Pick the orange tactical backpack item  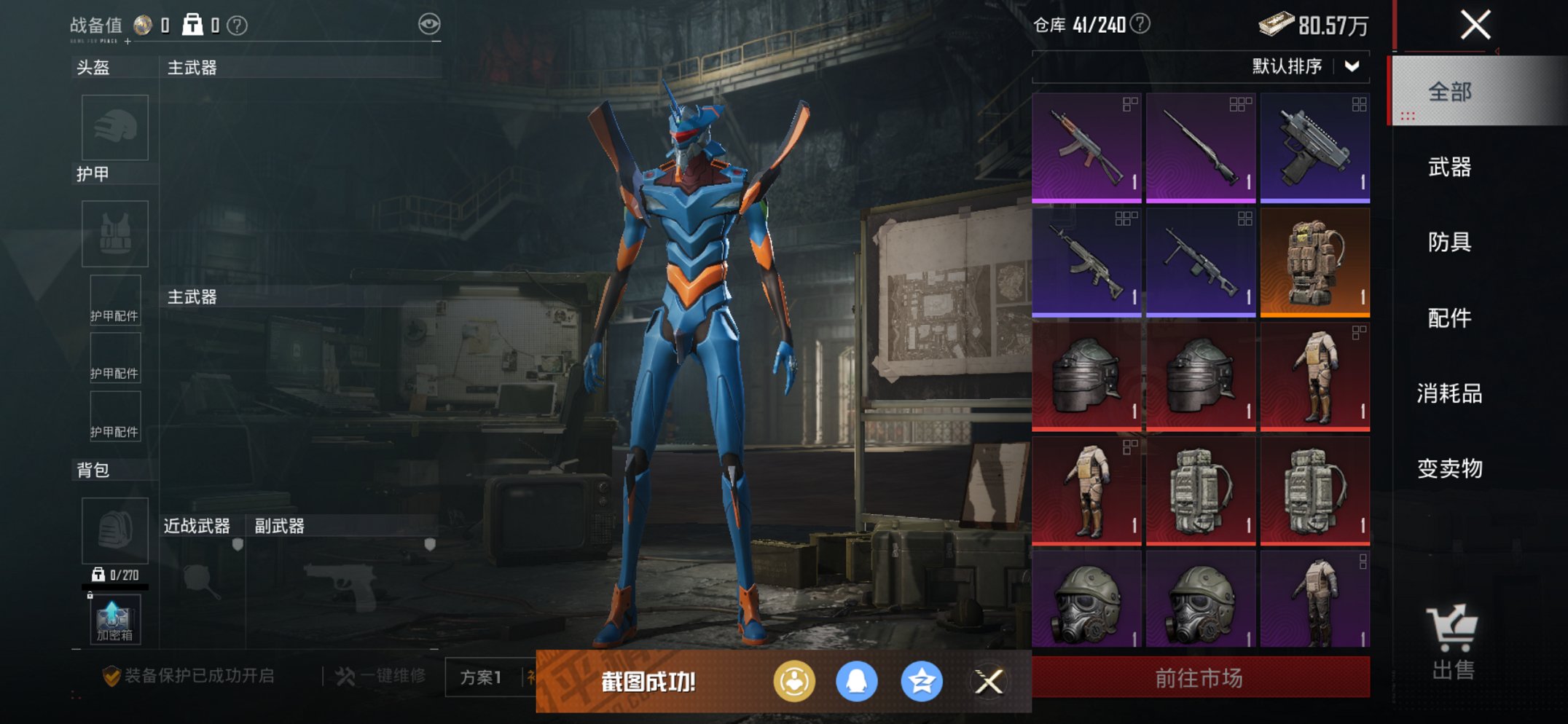click(1315, 261)
